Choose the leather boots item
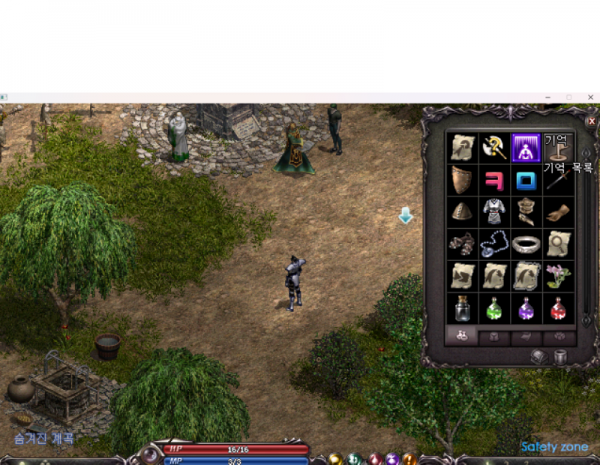Screen dimensions: 600x465 point(461,244)
